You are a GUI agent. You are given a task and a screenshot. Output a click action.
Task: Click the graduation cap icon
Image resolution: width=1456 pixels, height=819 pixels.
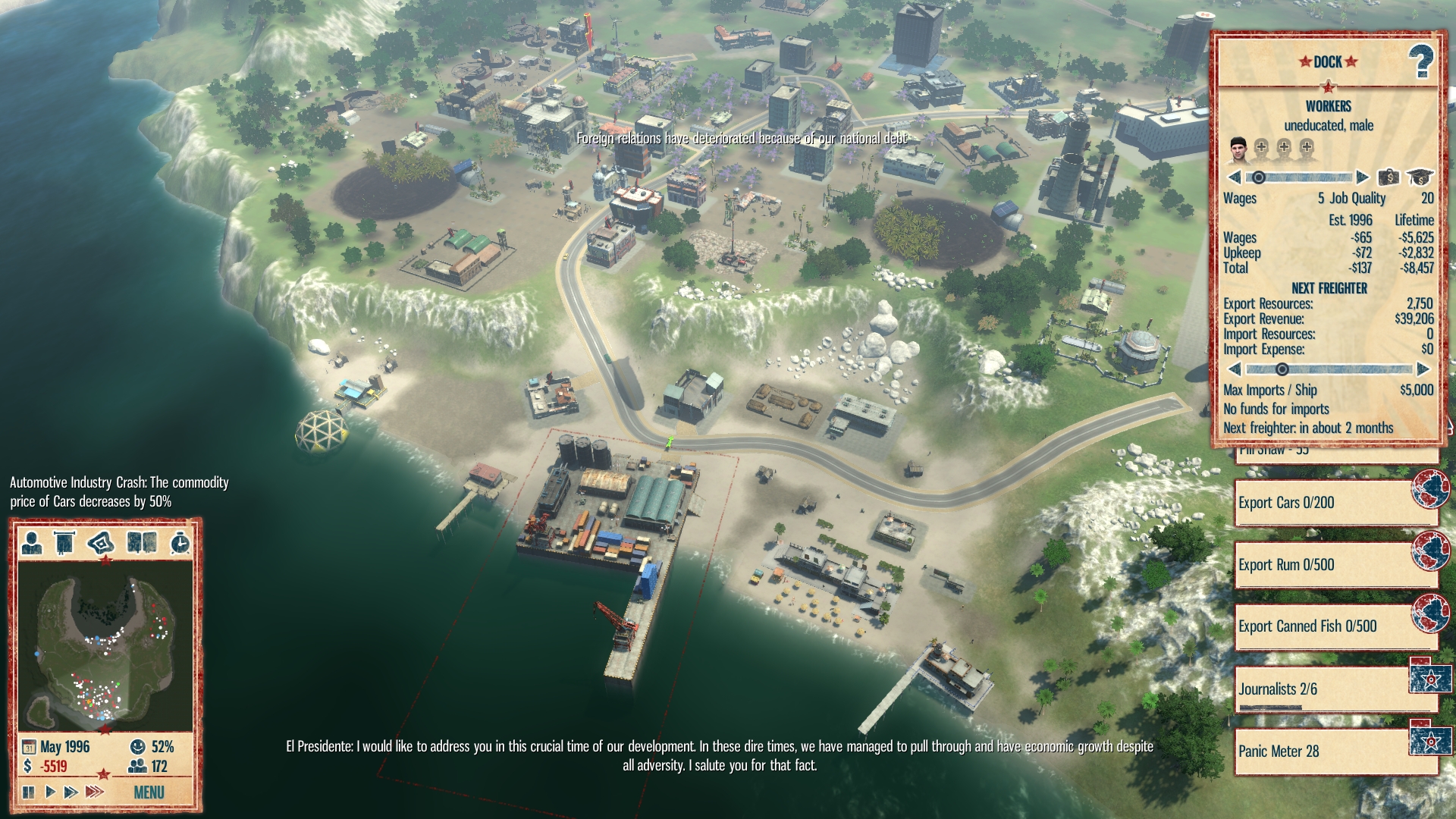tap(1419, 177)
